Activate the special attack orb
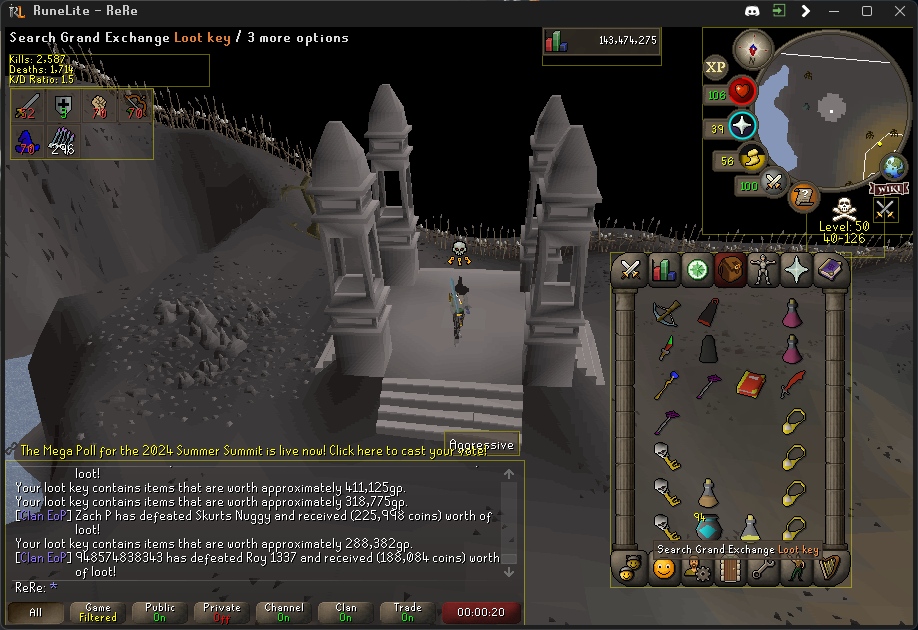The width and height of the screenshot is (918, 630). tap(773, 183)
